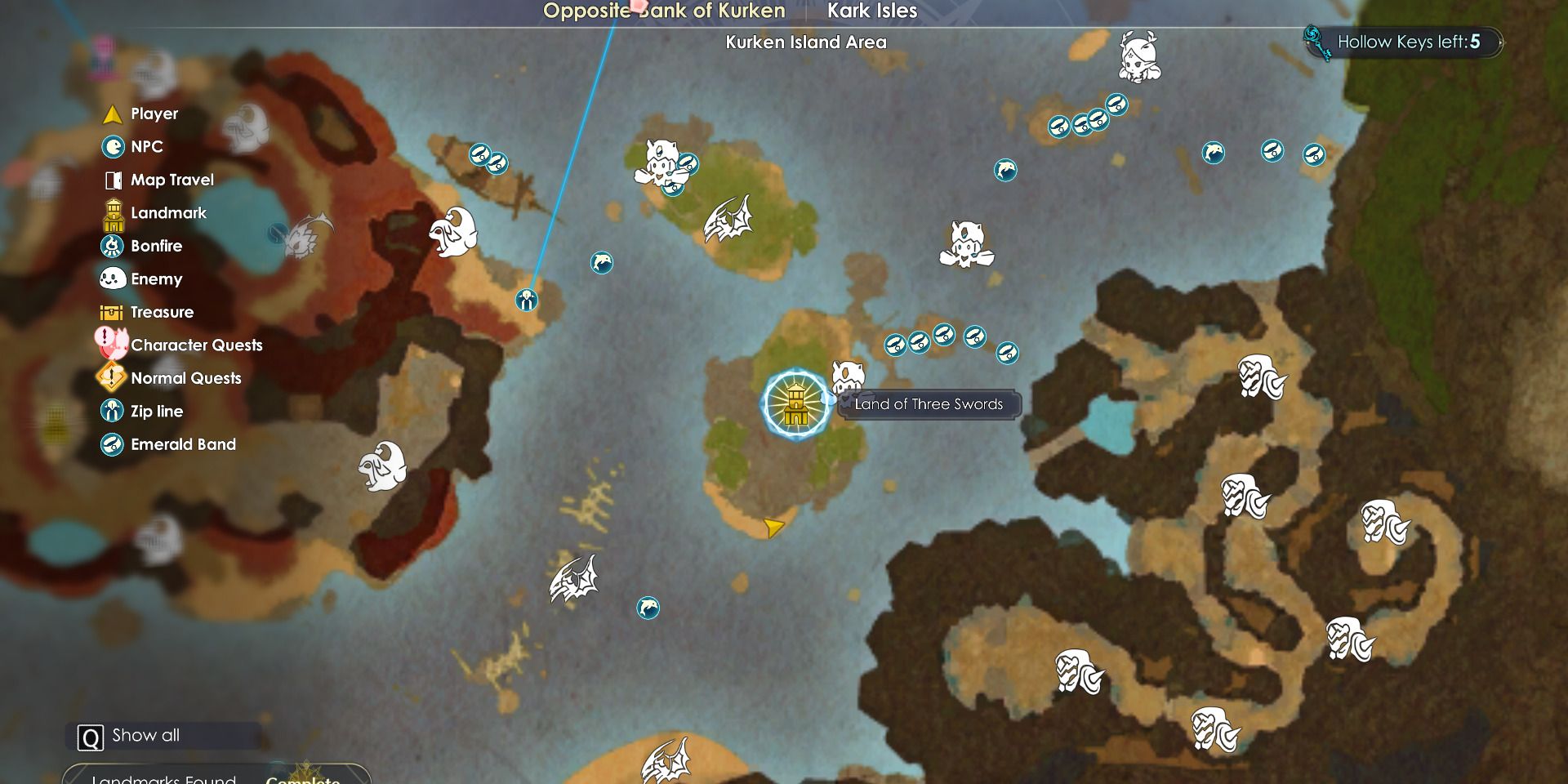This screenshot has width=1568, height=784.
Task: Toggle the Player legend entry
Action: click(140, 114)
